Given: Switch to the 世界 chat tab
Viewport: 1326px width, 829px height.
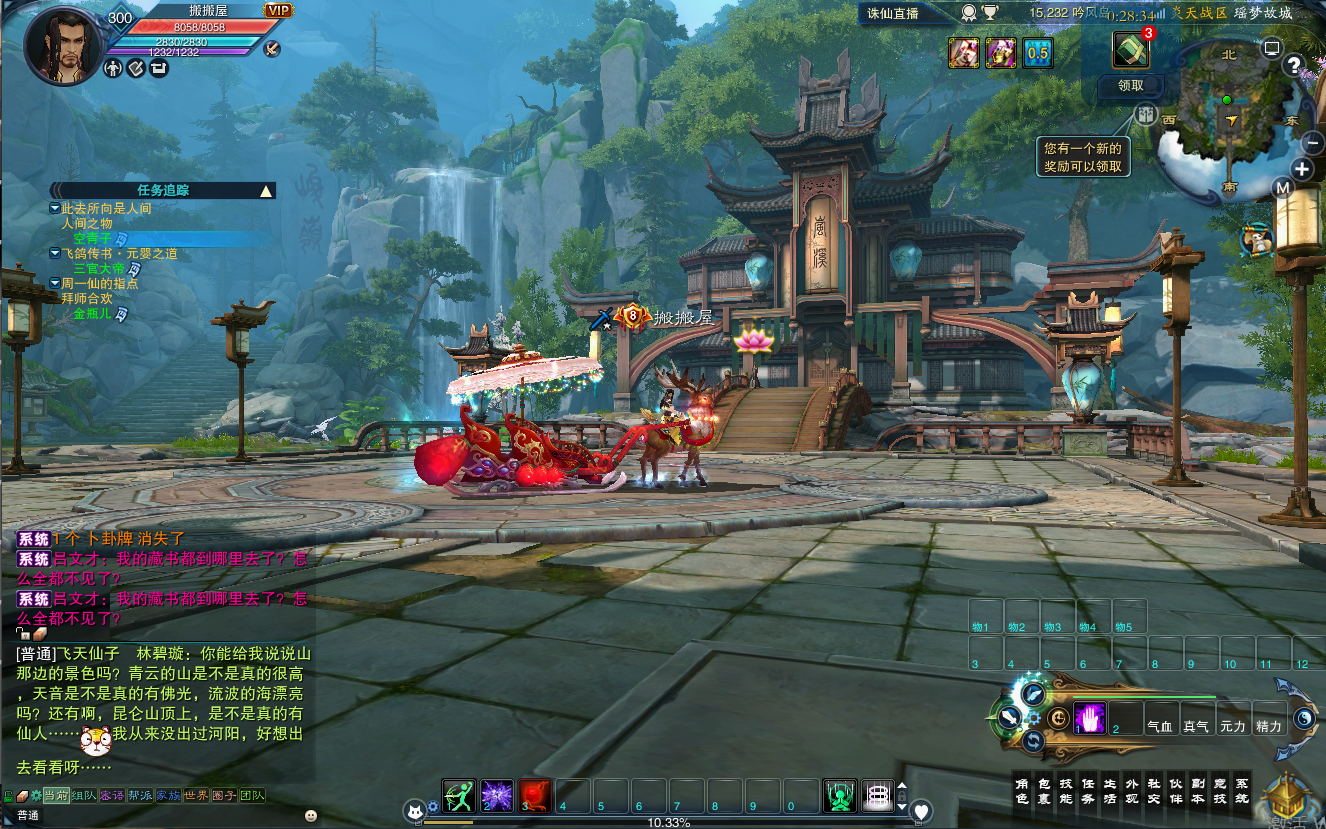Looking at the screenshot, I should 196,796.
